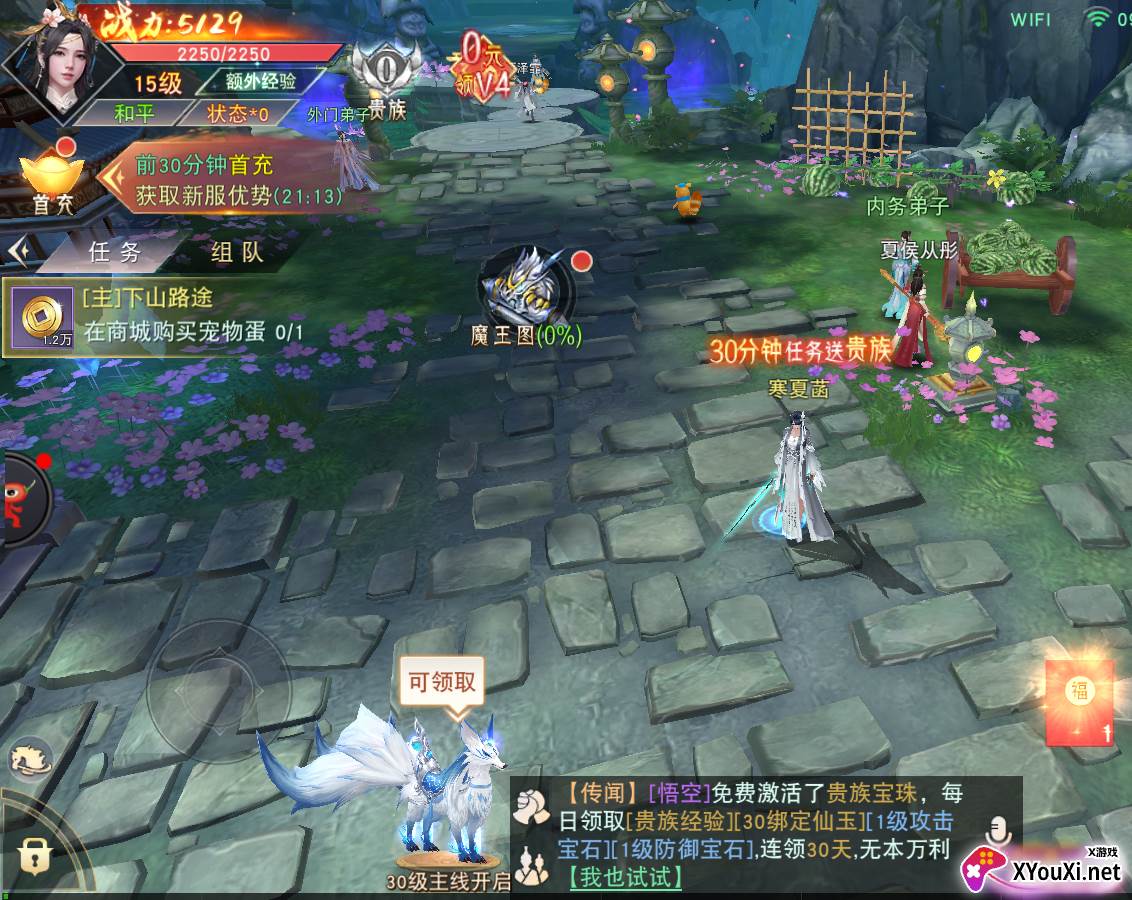Viewport: 1132px width, 900px height.
Task: Open the 首充 gold ingot offer
Action: (x=52, y=178)
